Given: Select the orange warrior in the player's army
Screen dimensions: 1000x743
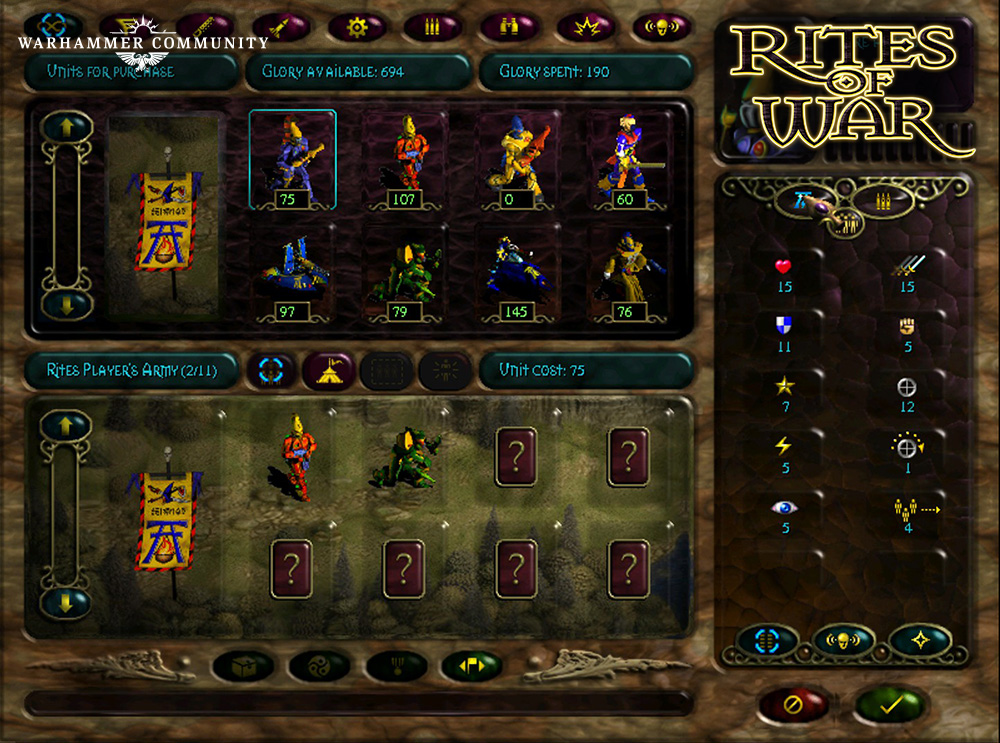Looking at the screenshot, I should coord(292,455).
